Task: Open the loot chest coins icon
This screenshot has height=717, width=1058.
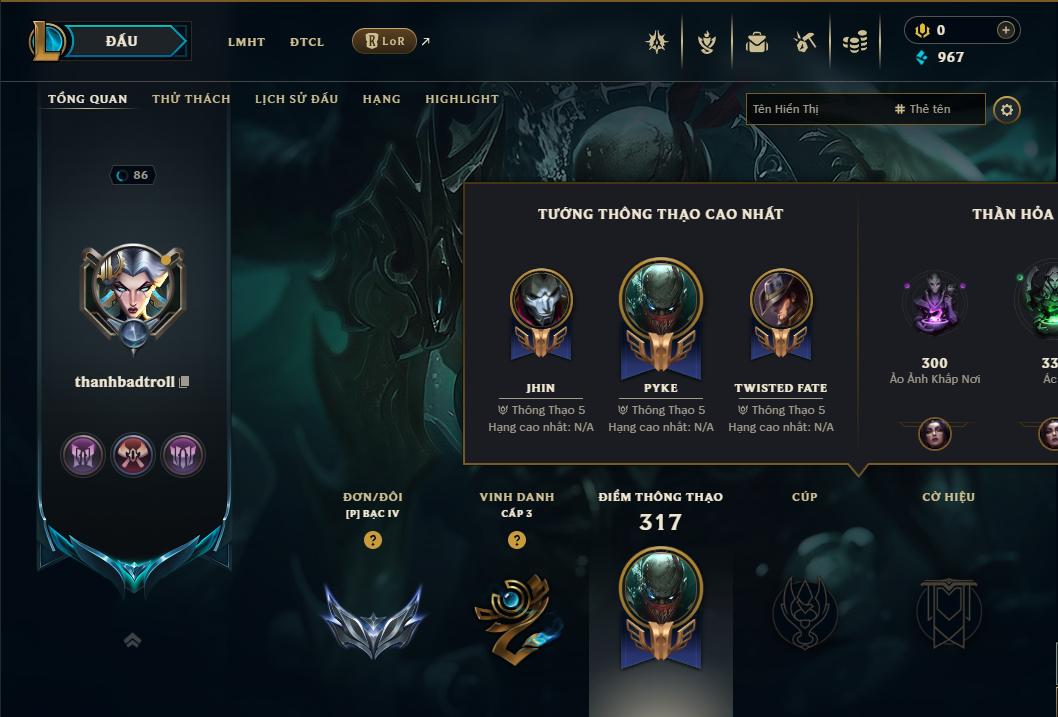Action: click(854, 42)
